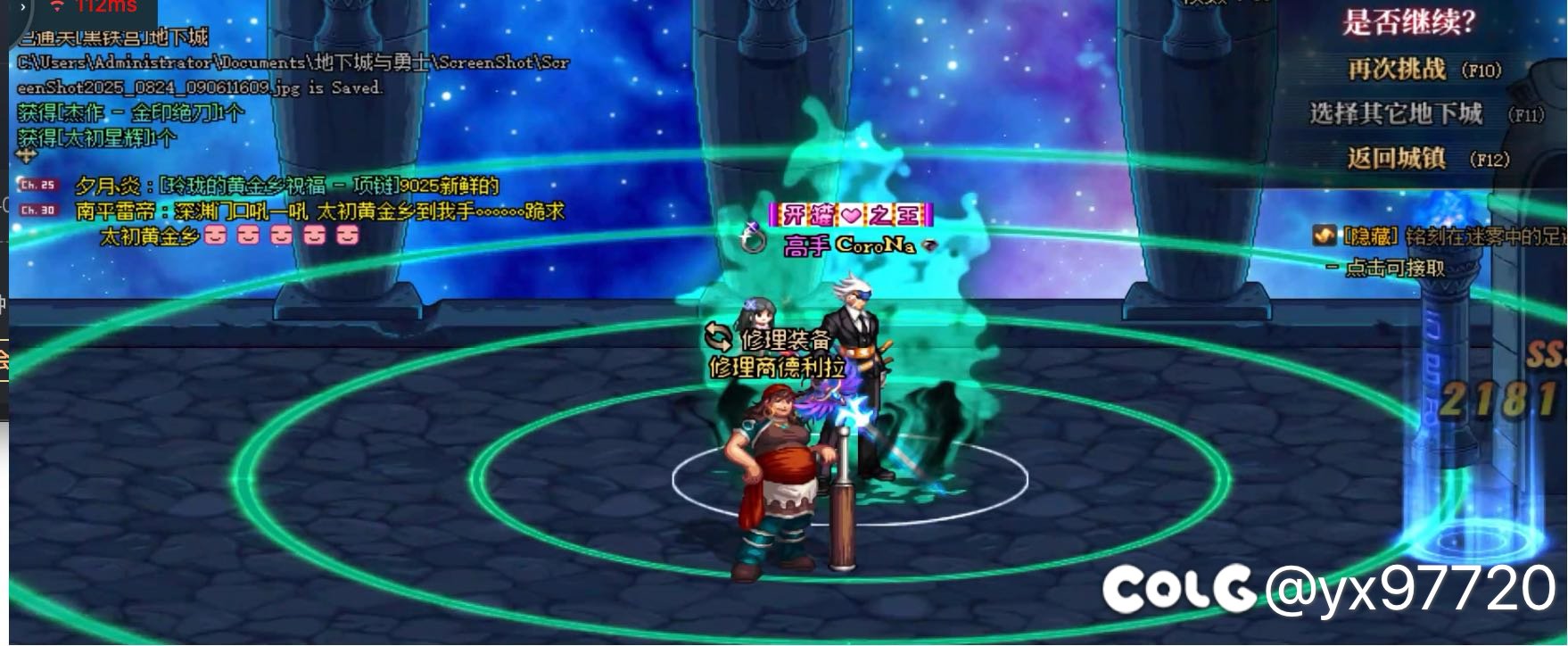Image resolution: width=1568 pixels, height=646 pixels.
Task: Click the chat window move handle
Action: pyautogui.click(x=28, y=155)
